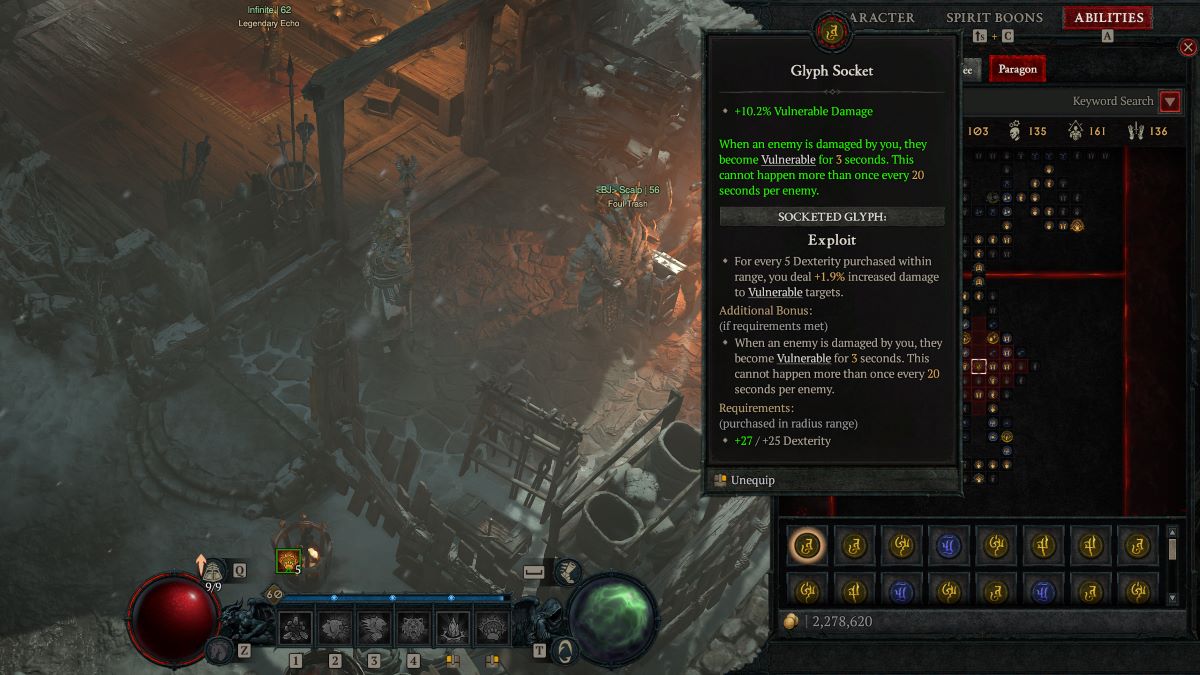Use the evade icon above the spirit orb
The width and height of the screenshot is (1200, 675).
pyautogui.click(x=566, y=572)
